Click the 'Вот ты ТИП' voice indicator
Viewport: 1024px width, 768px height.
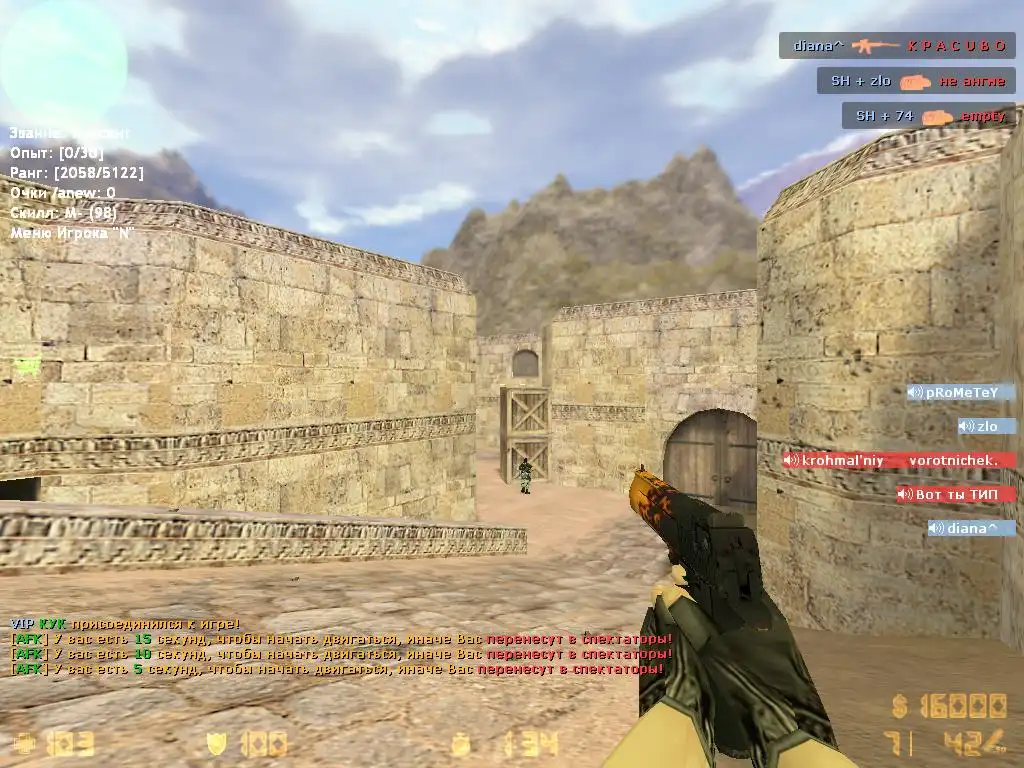[955, 494]
